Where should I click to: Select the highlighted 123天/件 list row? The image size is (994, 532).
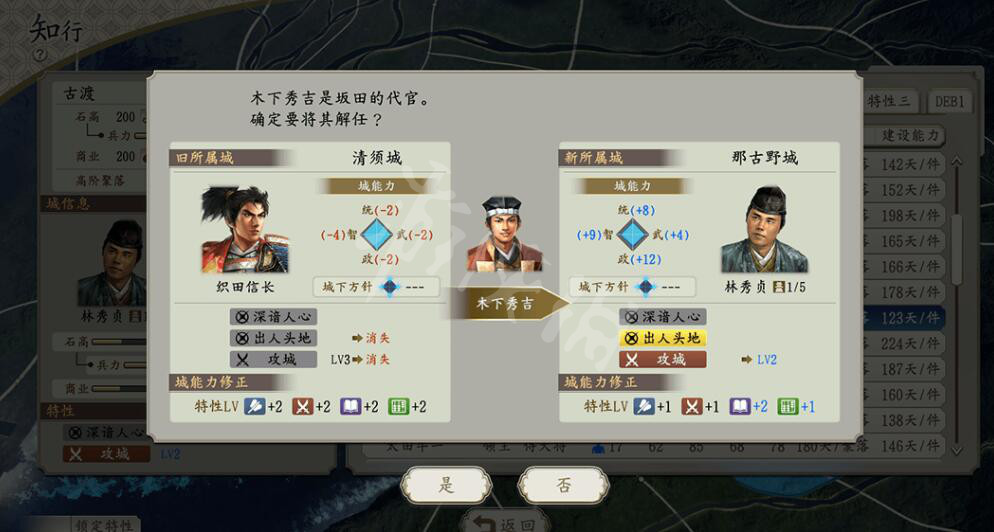pos(907,318)
